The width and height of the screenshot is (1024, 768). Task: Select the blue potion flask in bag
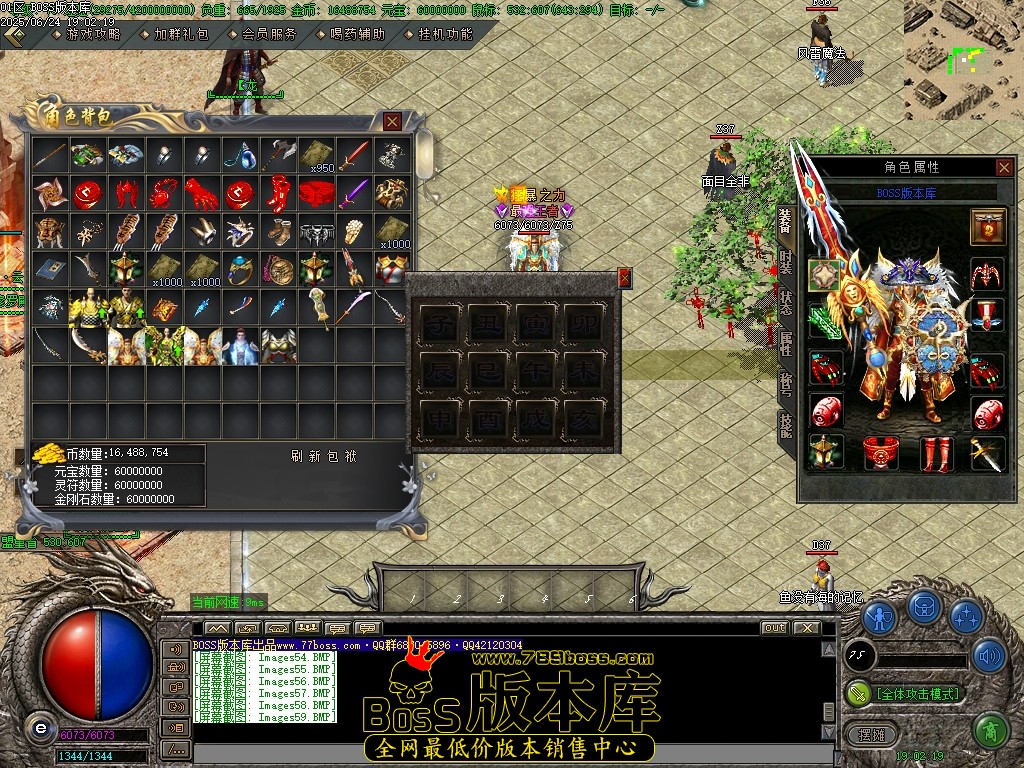pos(239,156)
